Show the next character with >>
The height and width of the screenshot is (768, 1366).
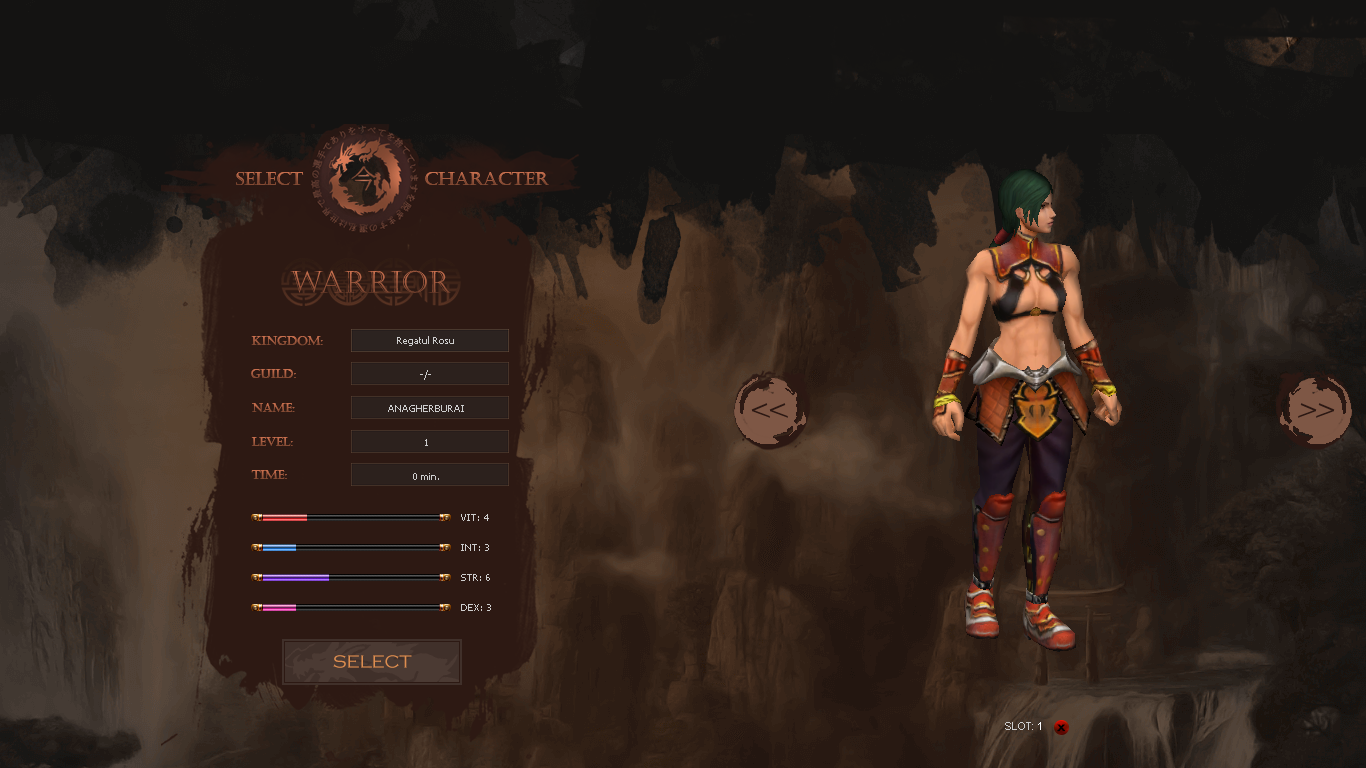pos(1314,410)
